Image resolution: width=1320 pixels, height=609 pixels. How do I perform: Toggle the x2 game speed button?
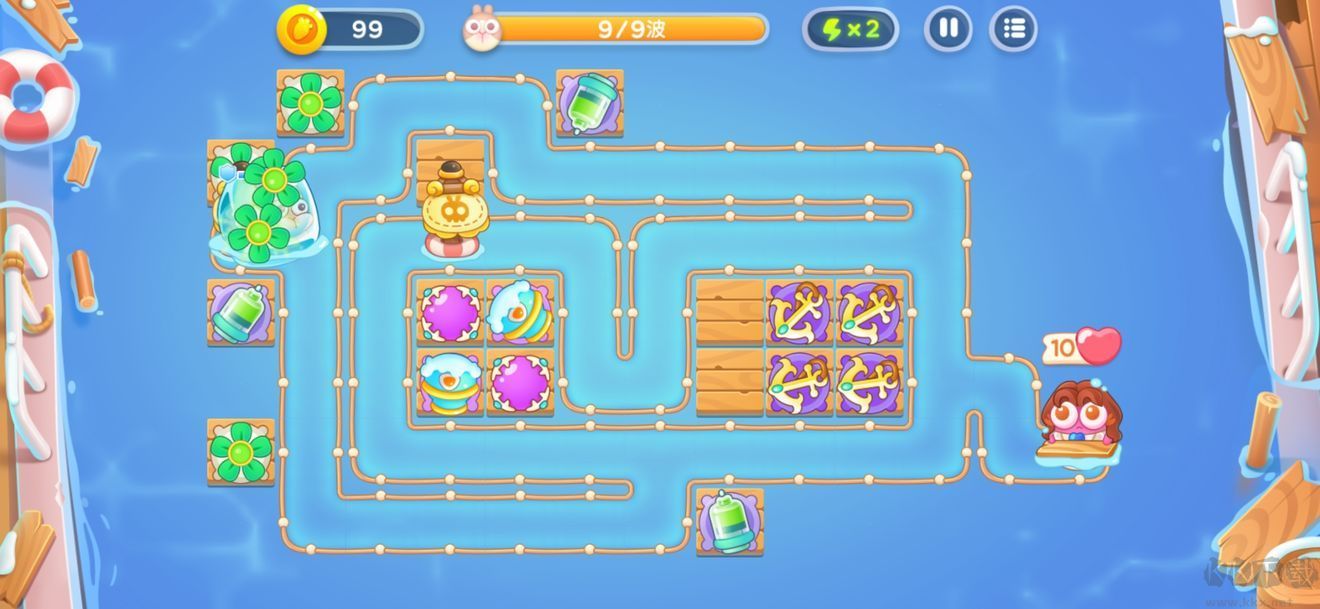[x=850, y=29]
